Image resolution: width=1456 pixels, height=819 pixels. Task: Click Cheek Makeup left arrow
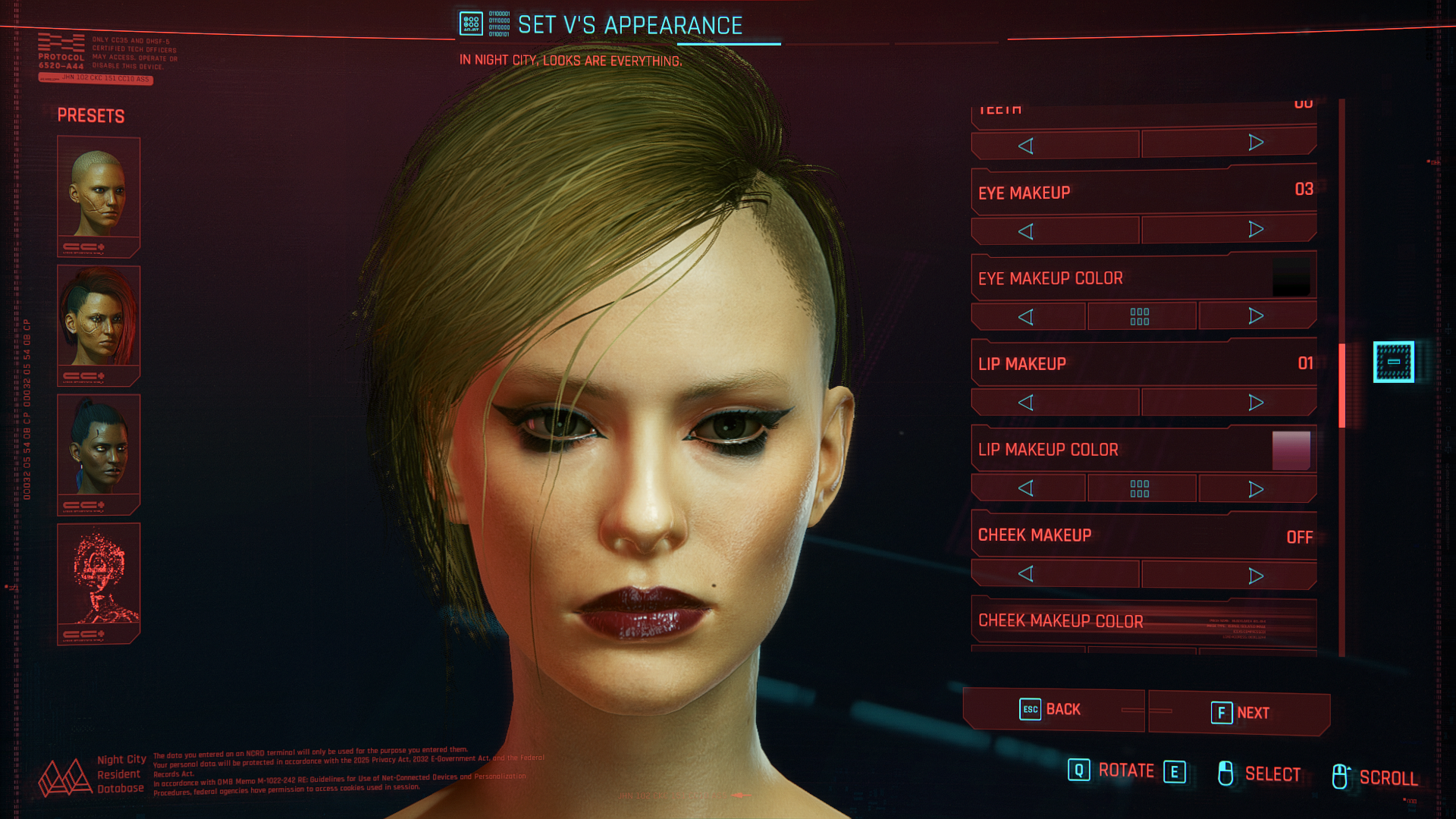[1026, 574]
